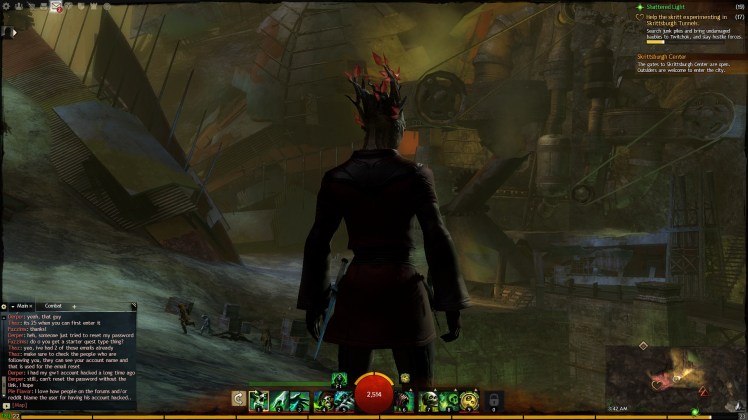Use the healing skill in slot 6
Image resolution: width=748 pixels, height=420 pixels.
coord(405,400)
